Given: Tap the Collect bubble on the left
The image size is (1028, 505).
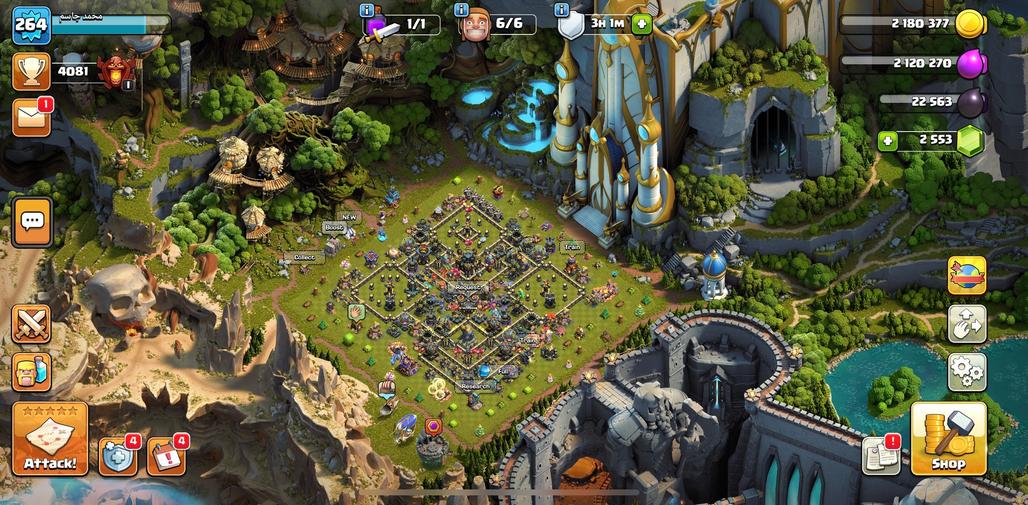Looking at the screenshot, I should coord(304,257).
